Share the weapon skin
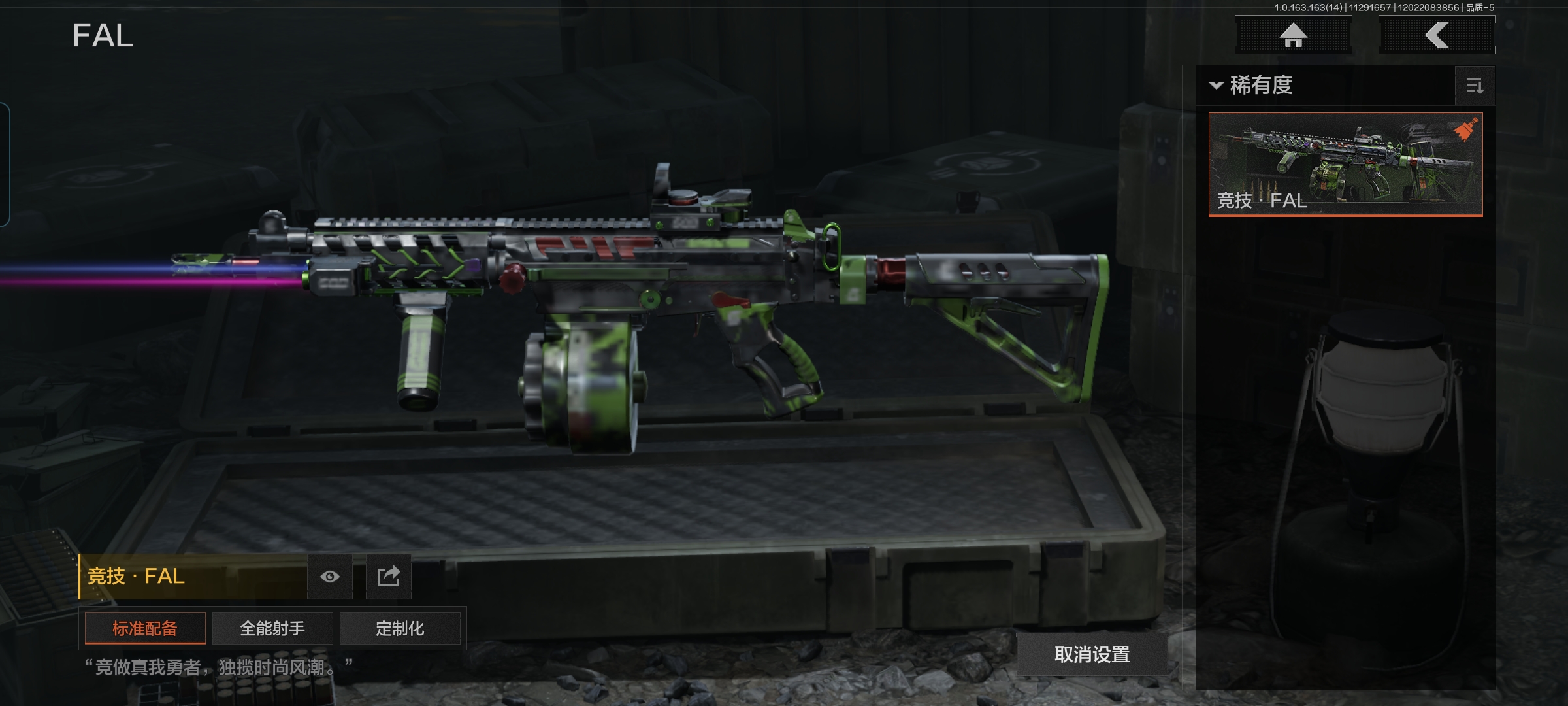Screen dimensions: 1568x706 click(388, 577)
